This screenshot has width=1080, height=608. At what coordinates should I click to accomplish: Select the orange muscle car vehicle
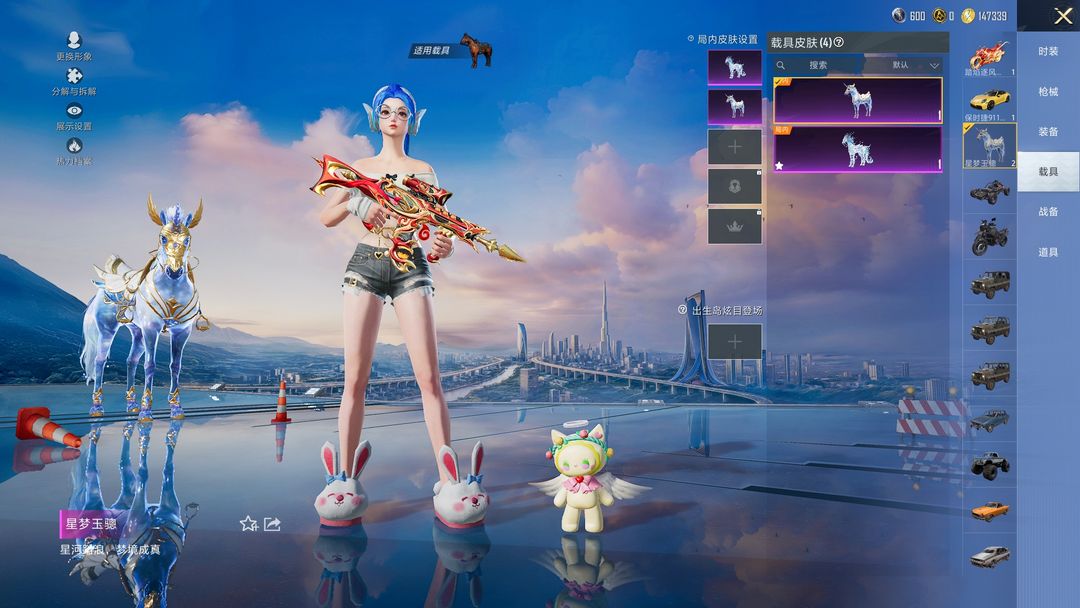989,510
